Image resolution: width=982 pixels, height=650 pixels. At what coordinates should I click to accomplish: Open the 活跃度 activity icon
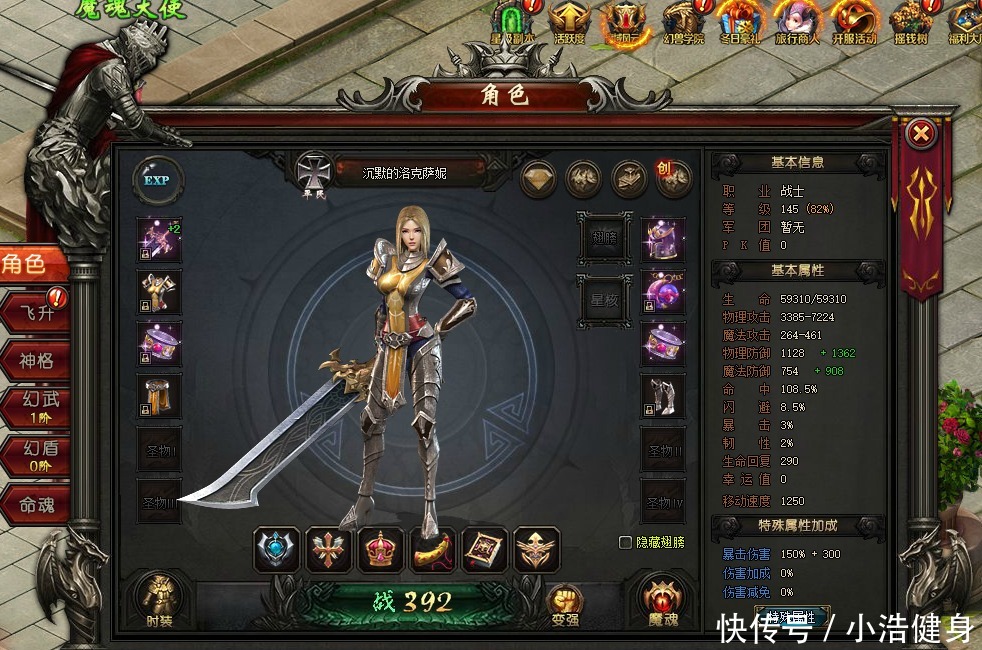(x=568, y=22)
